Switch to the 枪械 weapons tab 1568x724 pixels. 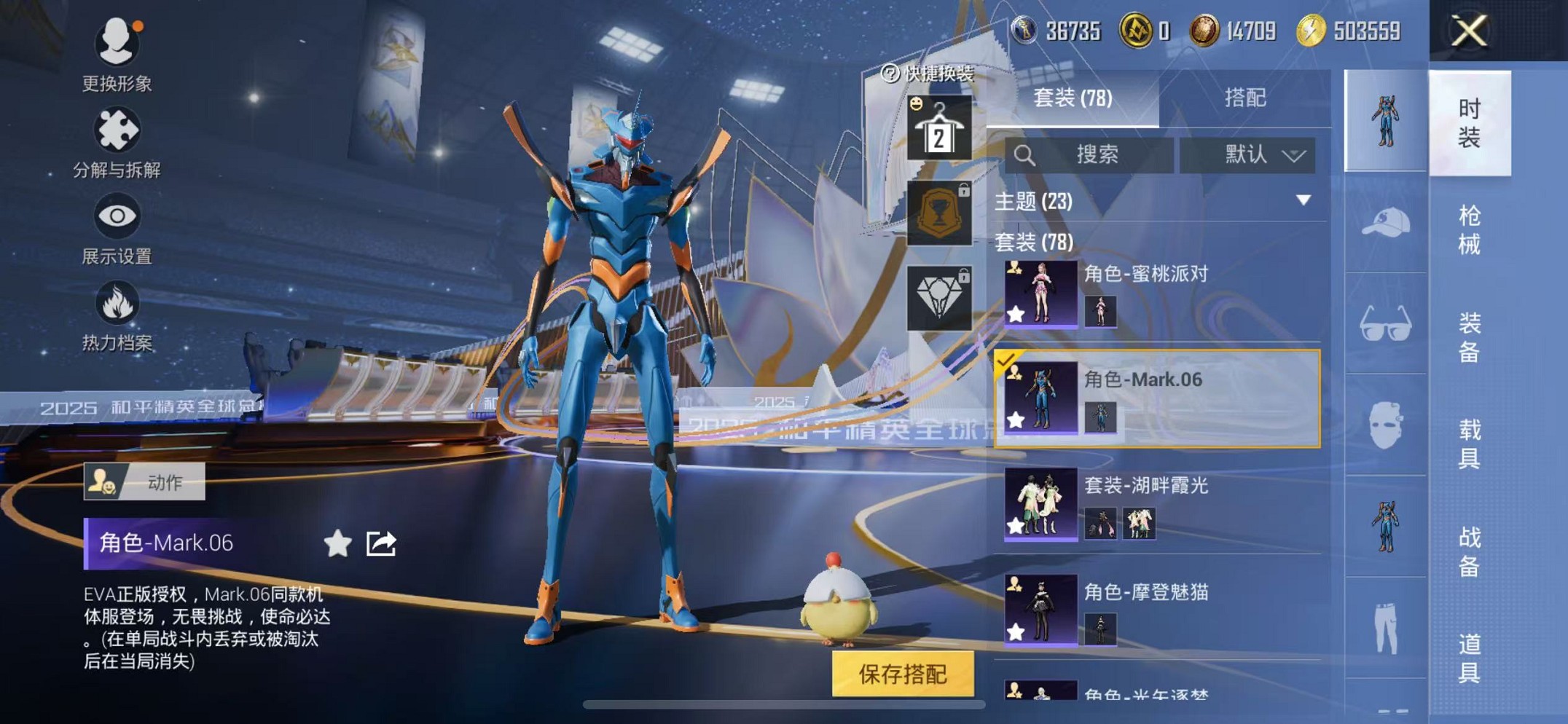coord(1470,229)
